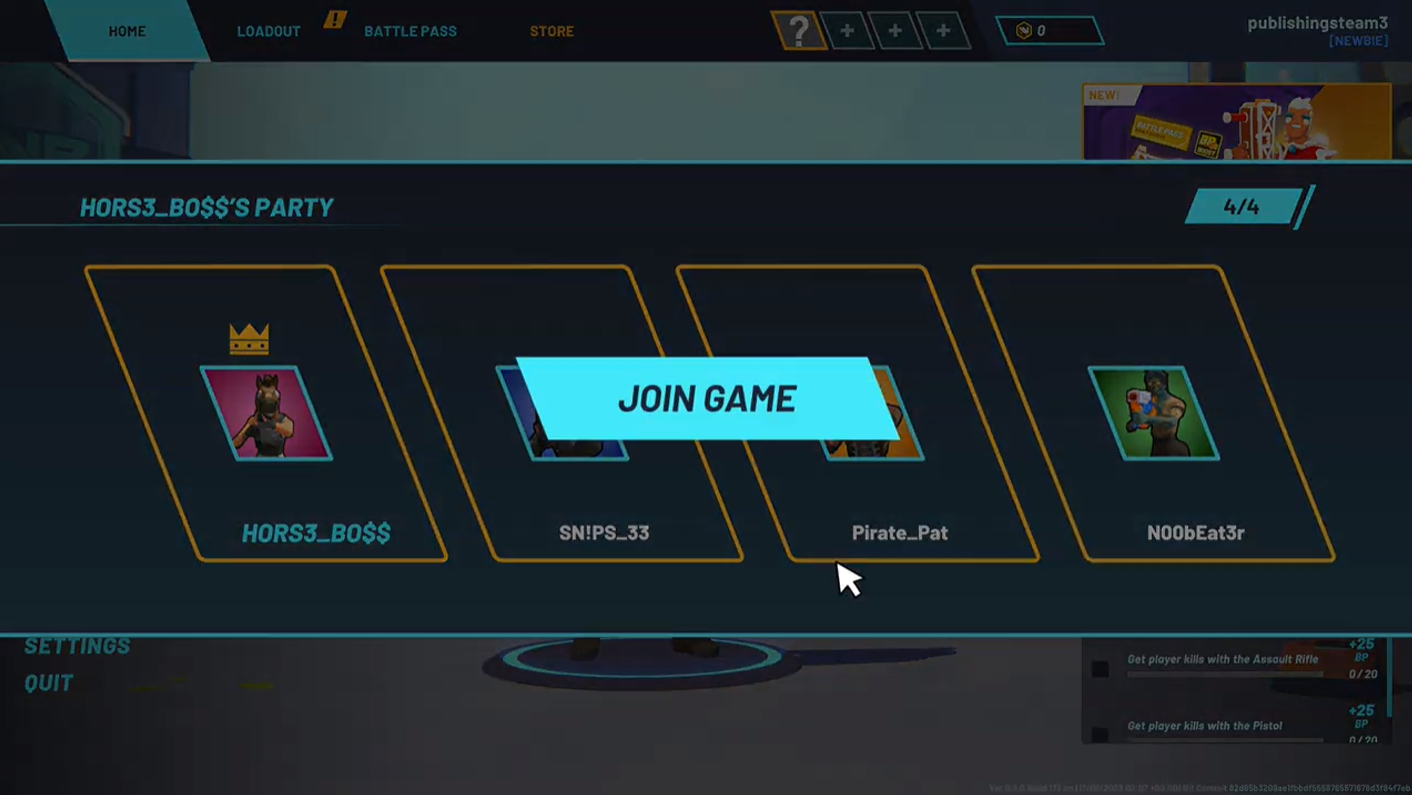Click the hexagonal currency coin icon
This screenshot has width=1412, height=795.
[1022, 30]
